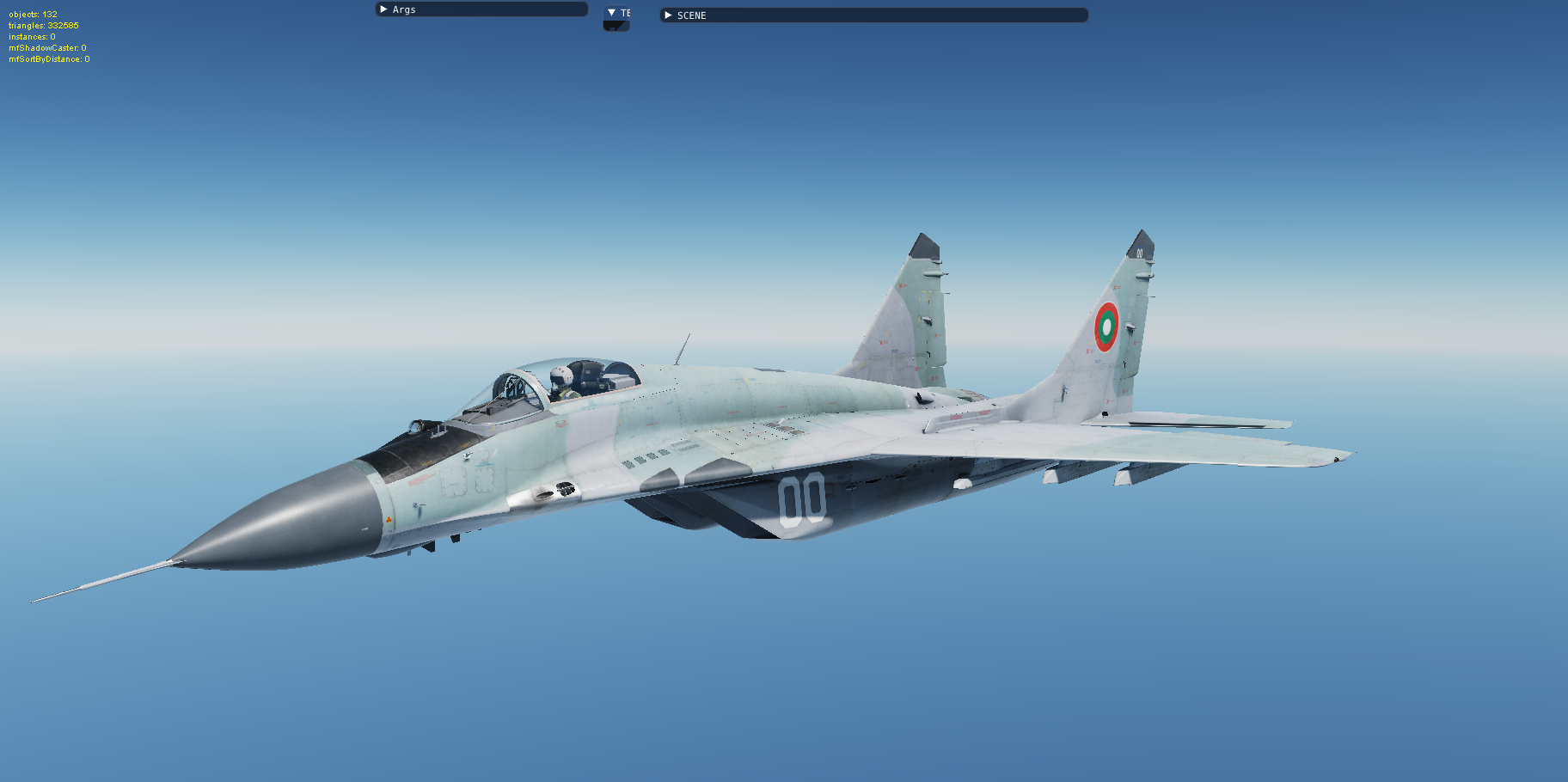Click the downward triangle on the TE panel
Viewport: 1568px width, 782px height.
612,13
